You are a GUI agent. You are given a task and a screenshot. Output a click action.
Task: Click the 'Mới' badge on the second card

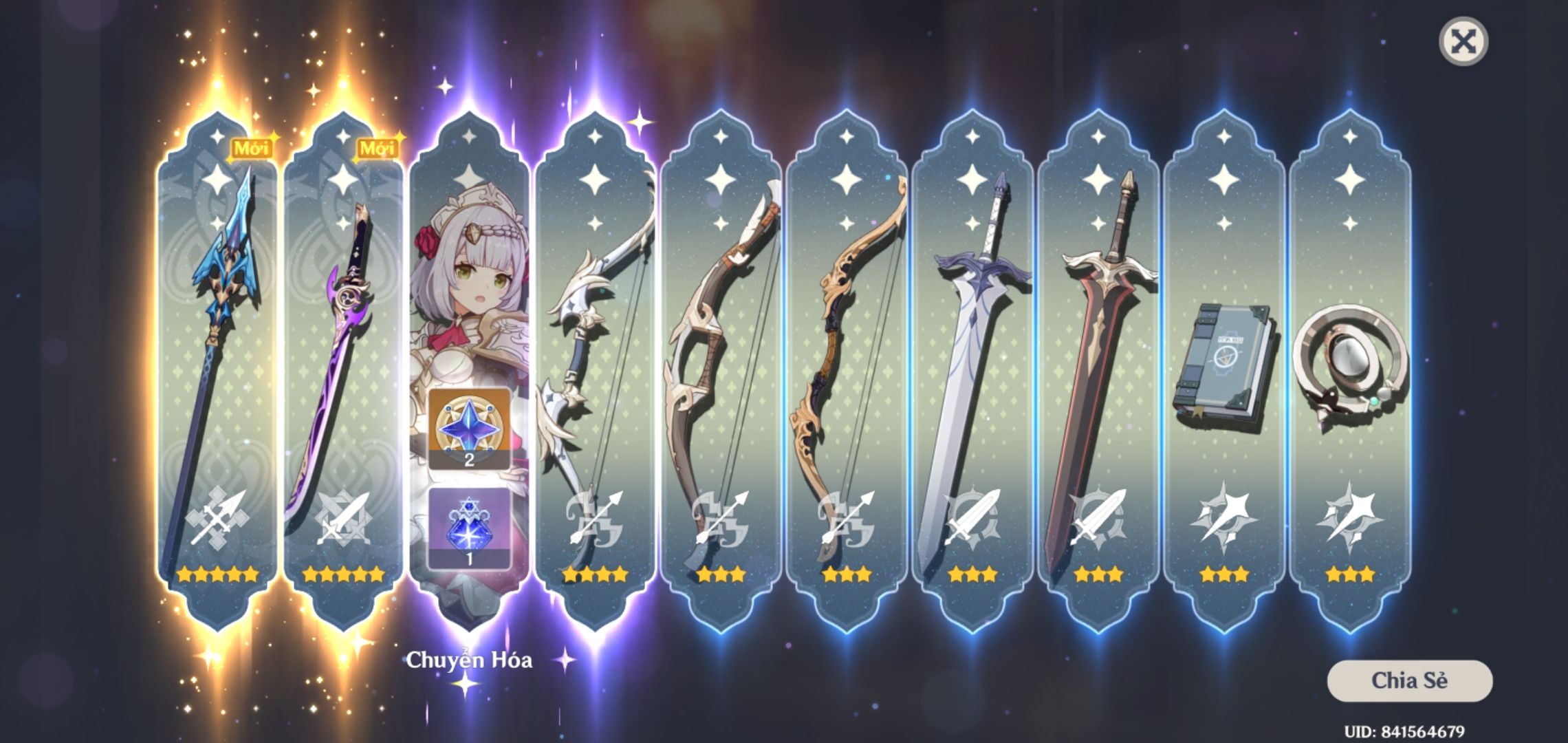[379, 146]
